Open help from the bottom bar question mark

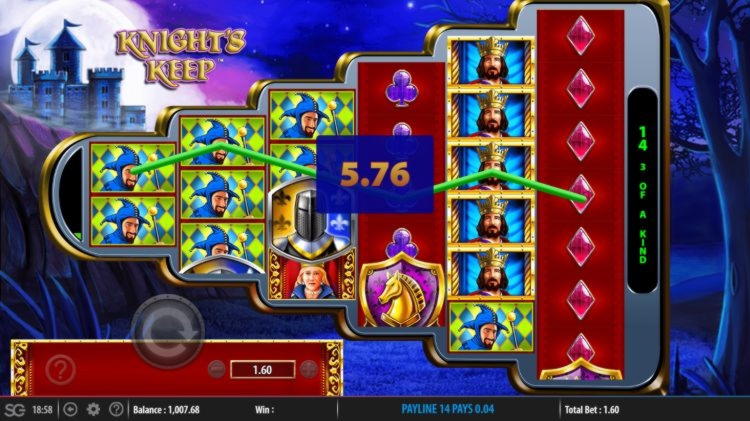116,409
